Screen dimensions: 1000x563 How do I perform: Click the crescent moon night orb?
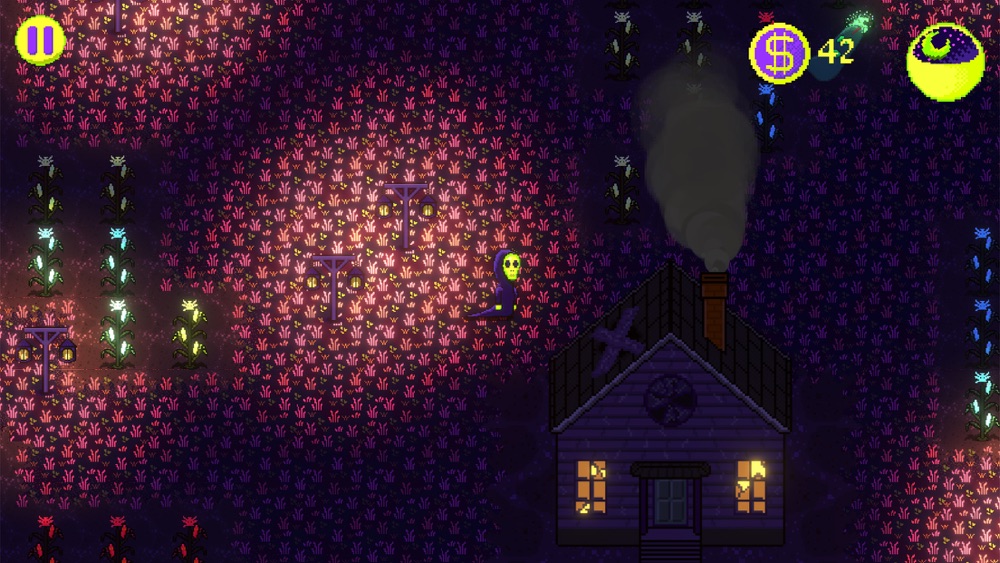[x=944, y=61]
